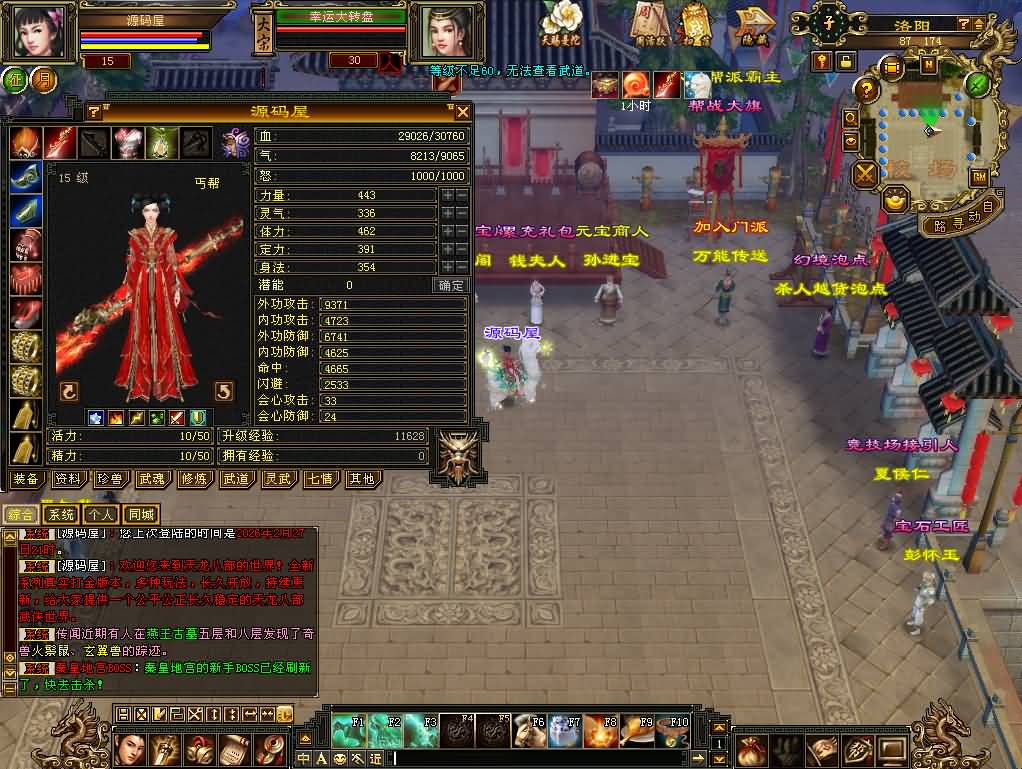This screenshot has height=769, width=1022.
Task: Switch to the 修炼 tab
Action: (x=194, y=479)
